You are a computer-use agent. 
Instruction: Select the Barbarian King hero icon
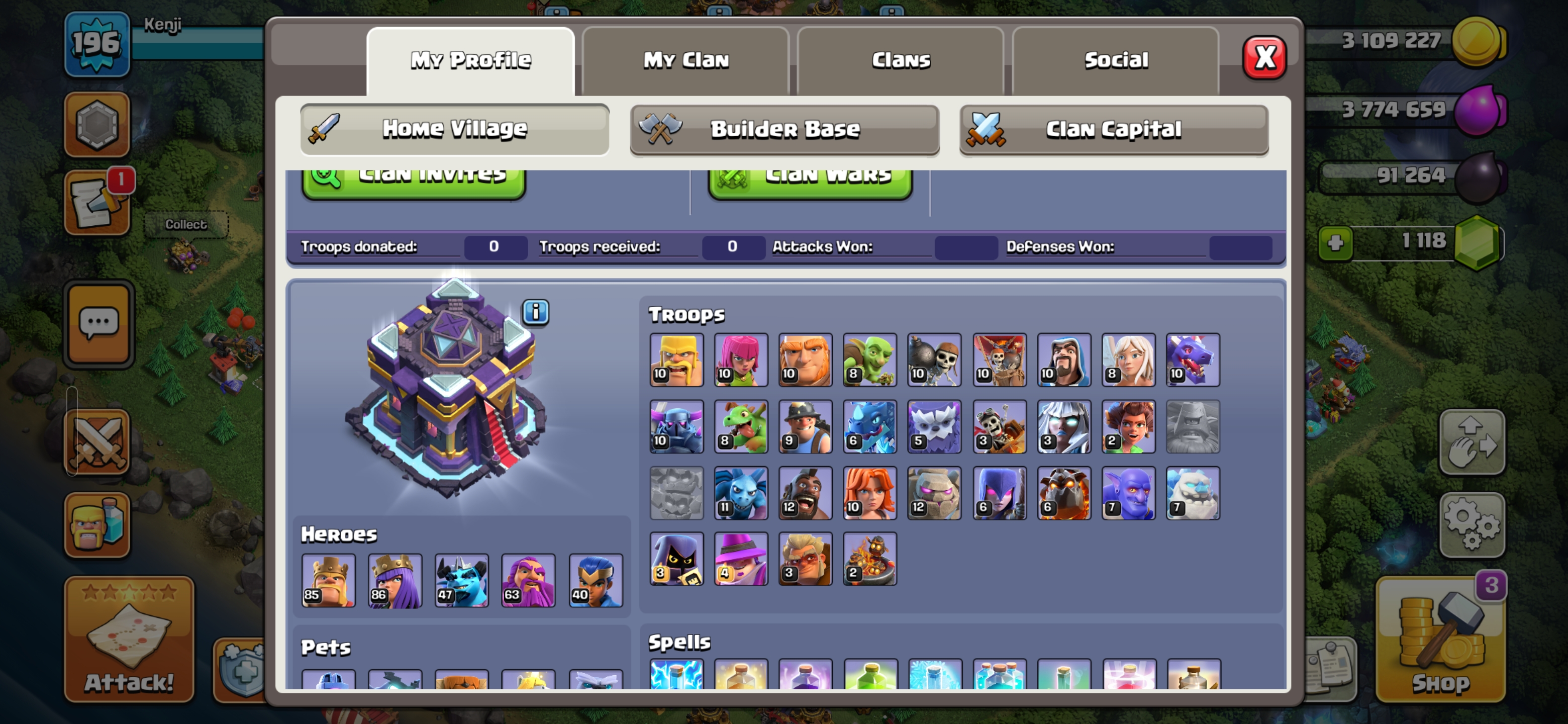[x=329, y=580]
